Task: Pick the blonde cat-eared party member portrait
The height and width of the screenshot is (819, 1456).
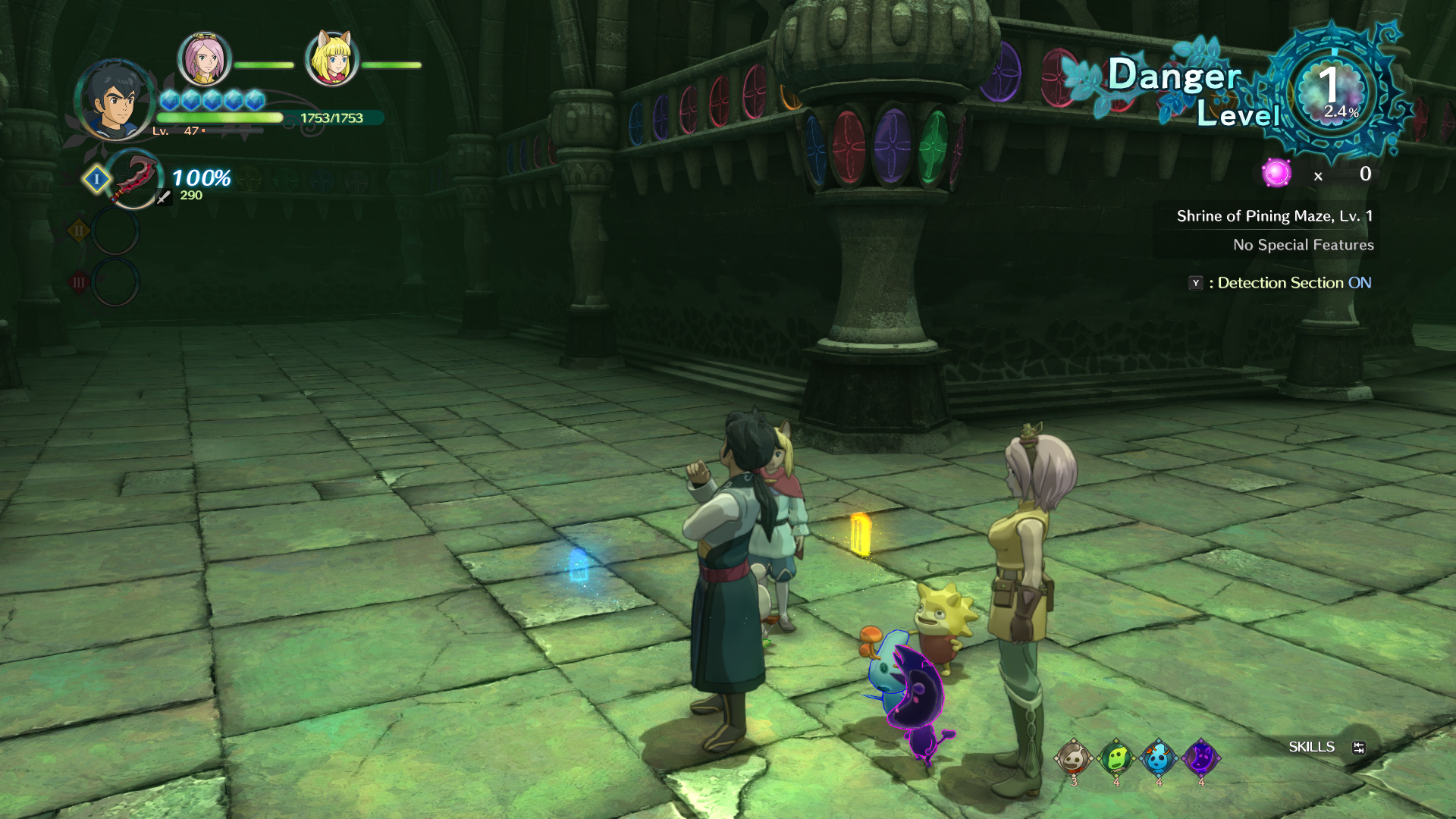Action: click(331, 59)
